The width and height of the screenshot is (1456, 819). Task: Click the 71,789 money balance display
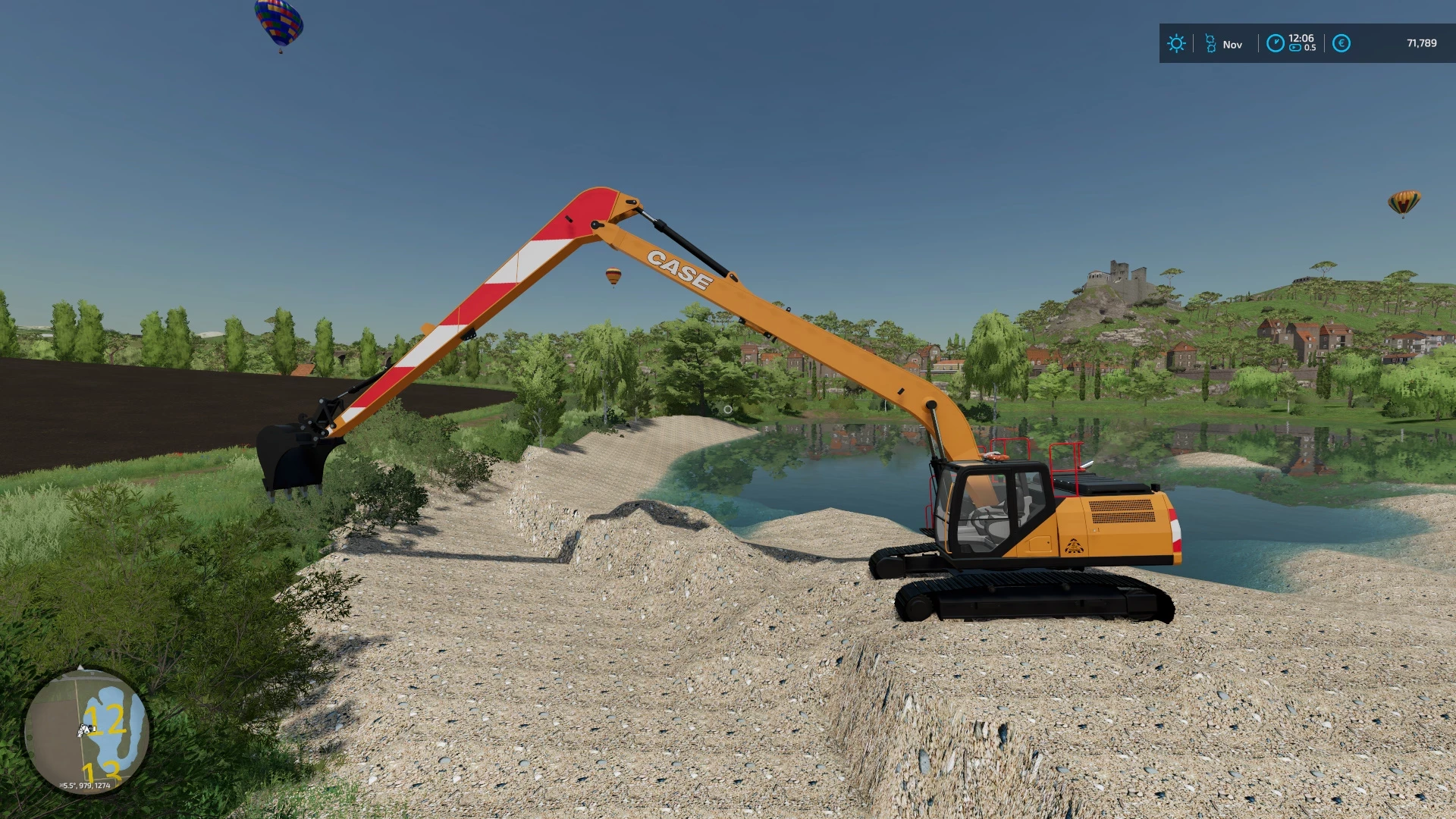[x=1422, y=42]
